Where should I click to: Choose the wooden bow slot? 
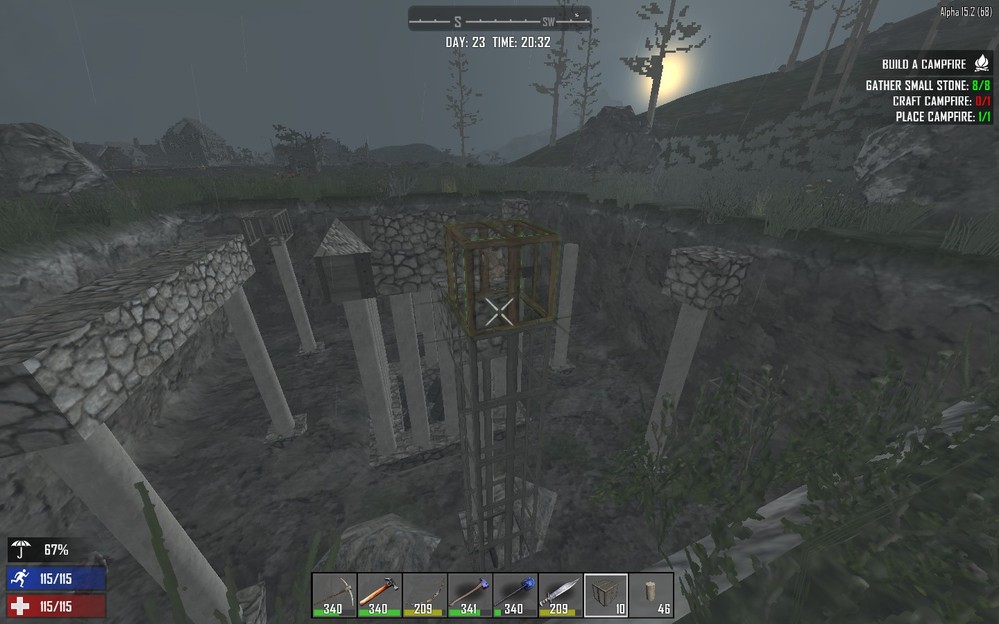tap(425, 595)
